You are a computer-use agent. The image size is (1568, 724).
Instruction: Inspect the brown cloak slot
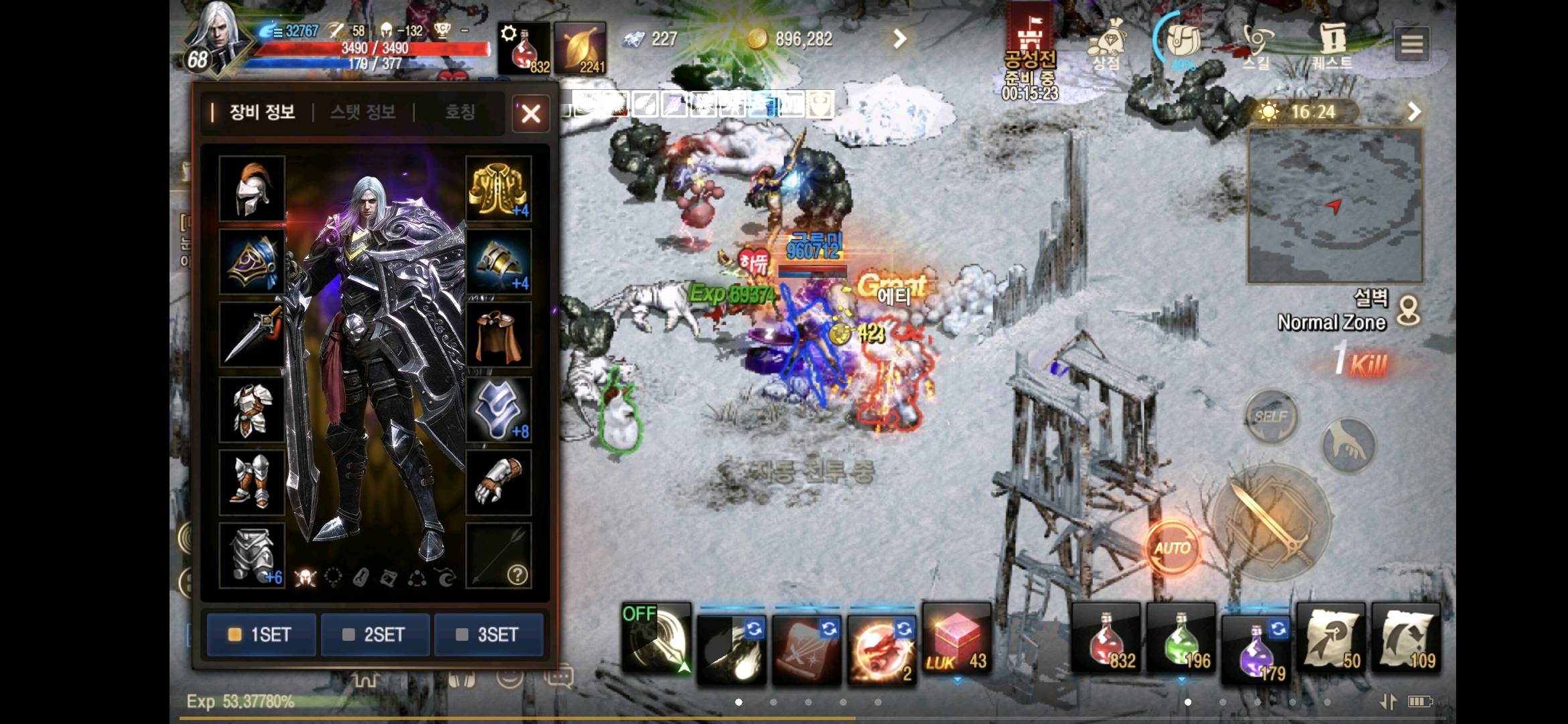pyautogui.click(x=499, y=335)
